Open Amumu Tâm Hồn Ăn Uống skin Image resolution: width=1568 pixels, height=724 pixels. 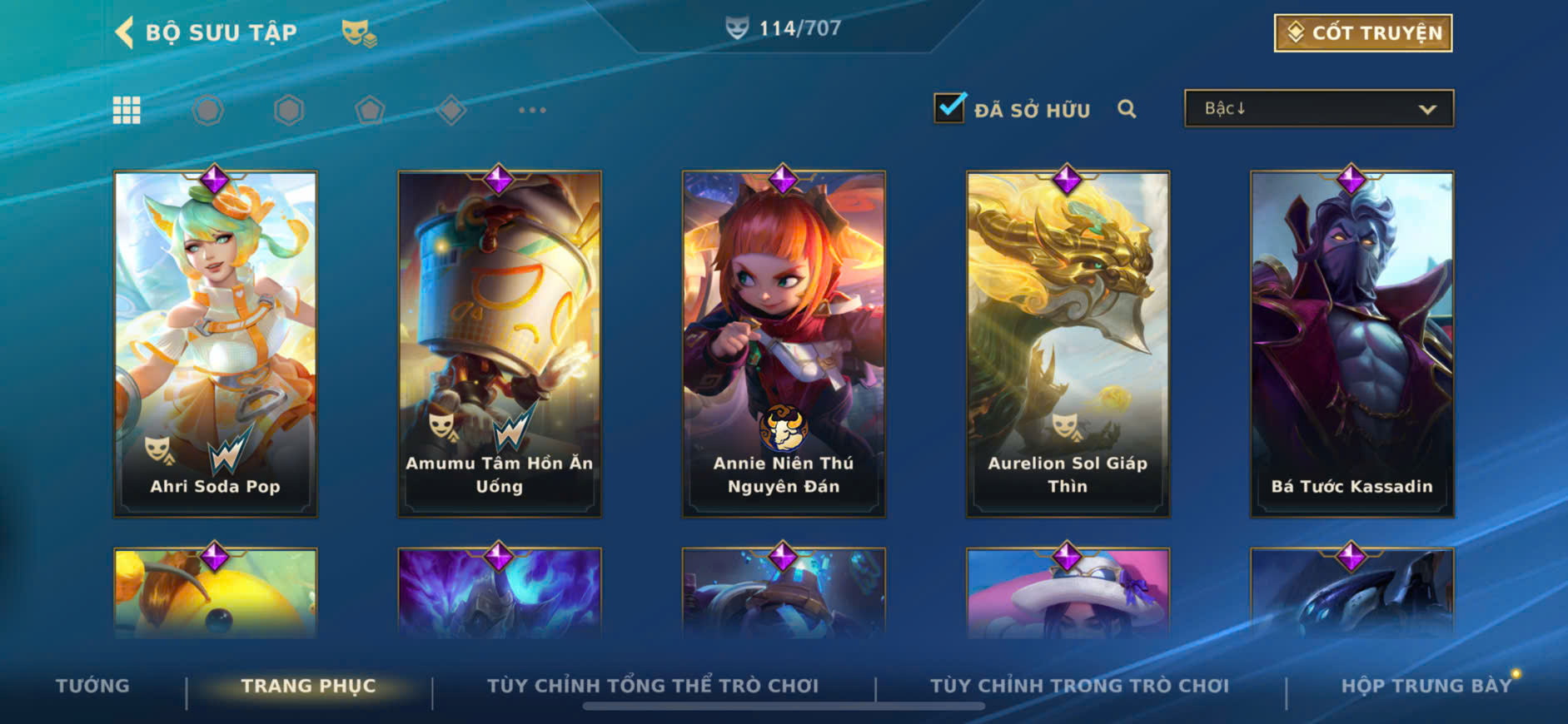click(499, 343)
